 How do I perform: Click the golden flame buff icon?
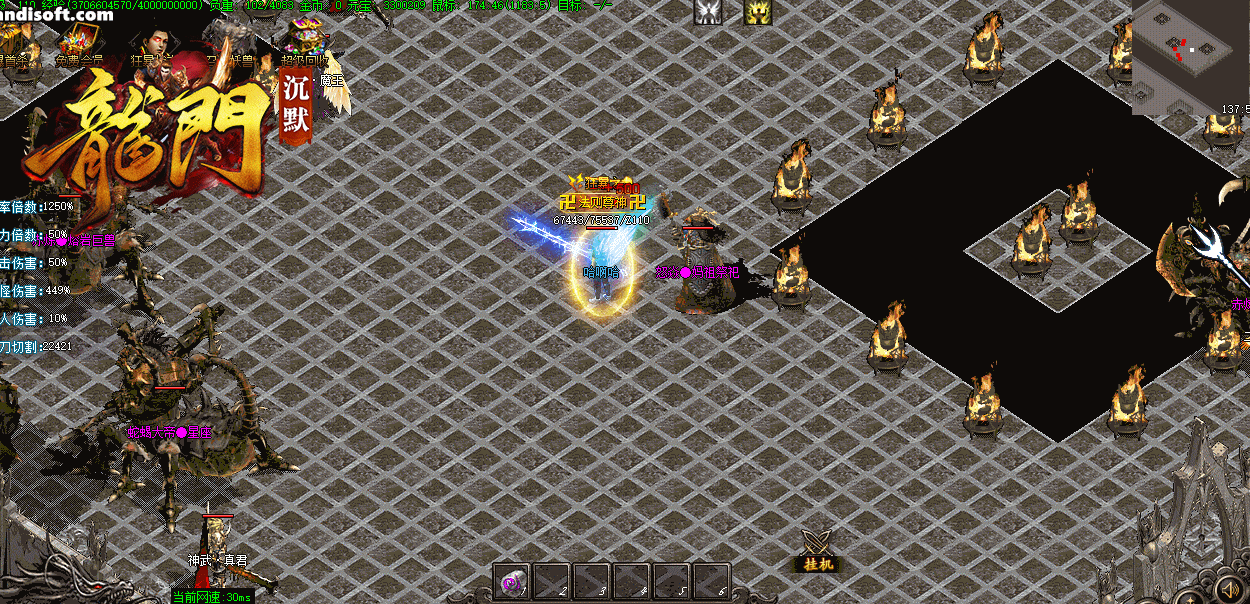pos(757,12)
